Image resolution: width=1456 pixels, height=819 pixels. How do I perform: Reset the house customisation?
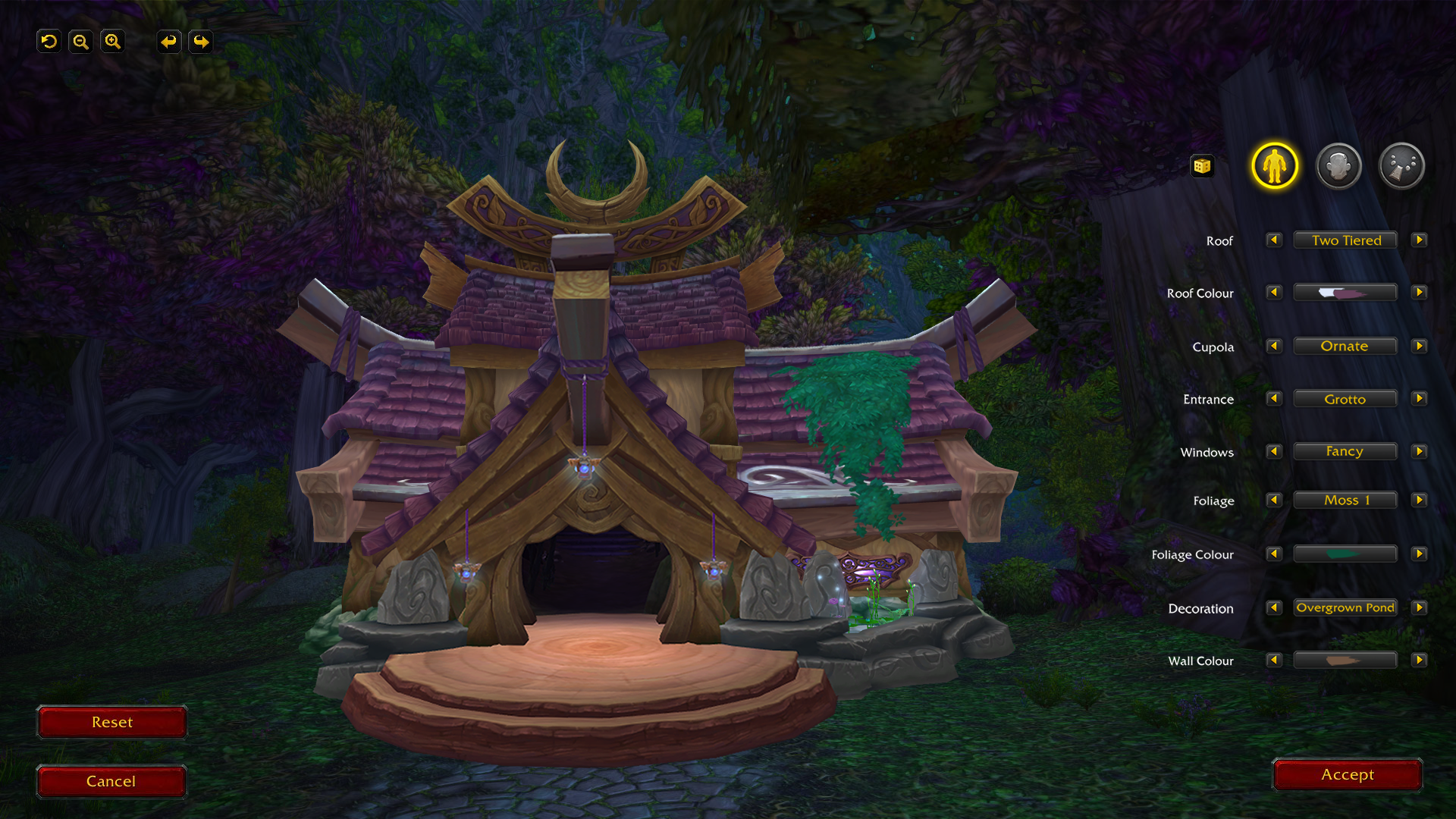point(111,722)
